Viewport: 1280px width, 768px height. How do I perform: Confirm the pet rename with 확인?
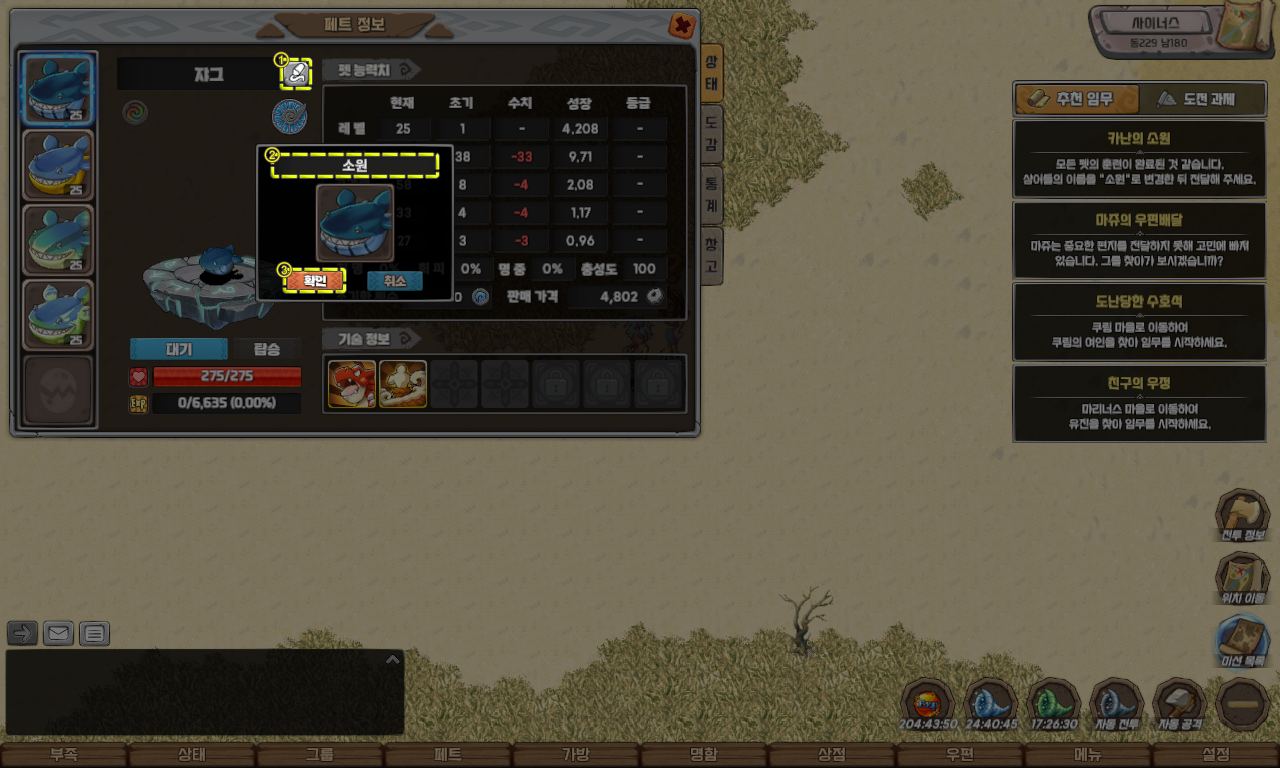[315, 281]
